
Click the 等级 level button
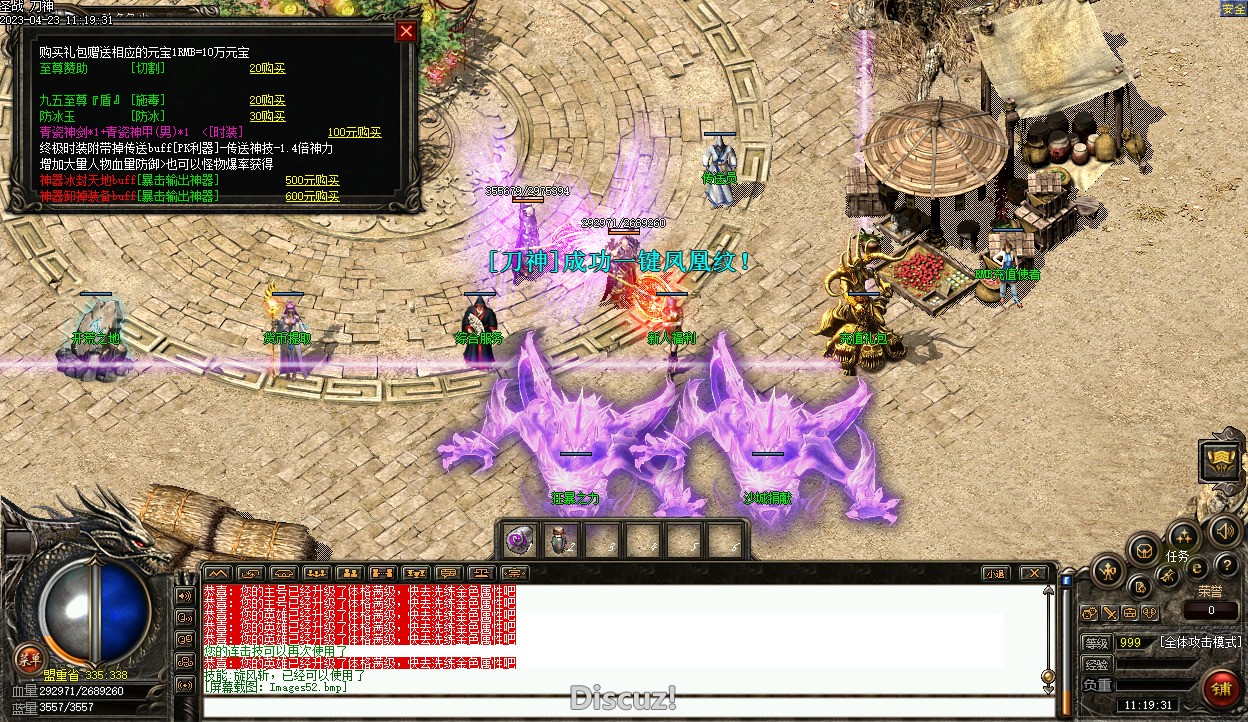tap(1097, 643)
